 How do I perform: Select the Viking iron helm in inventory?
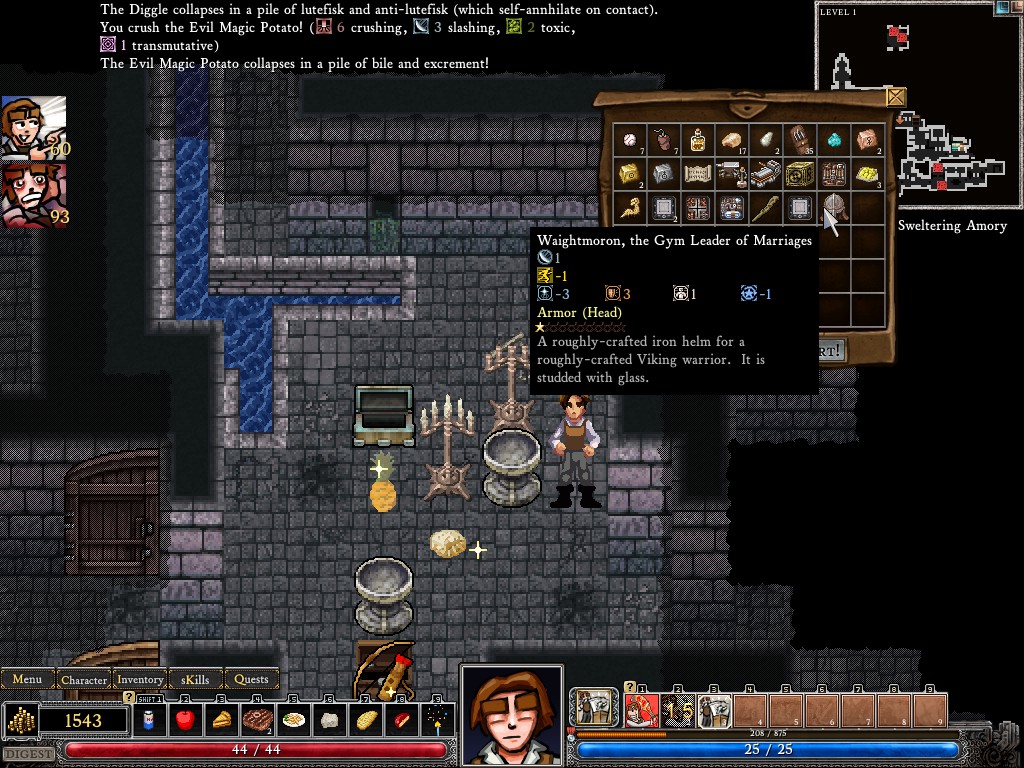[x=833, y=208]
